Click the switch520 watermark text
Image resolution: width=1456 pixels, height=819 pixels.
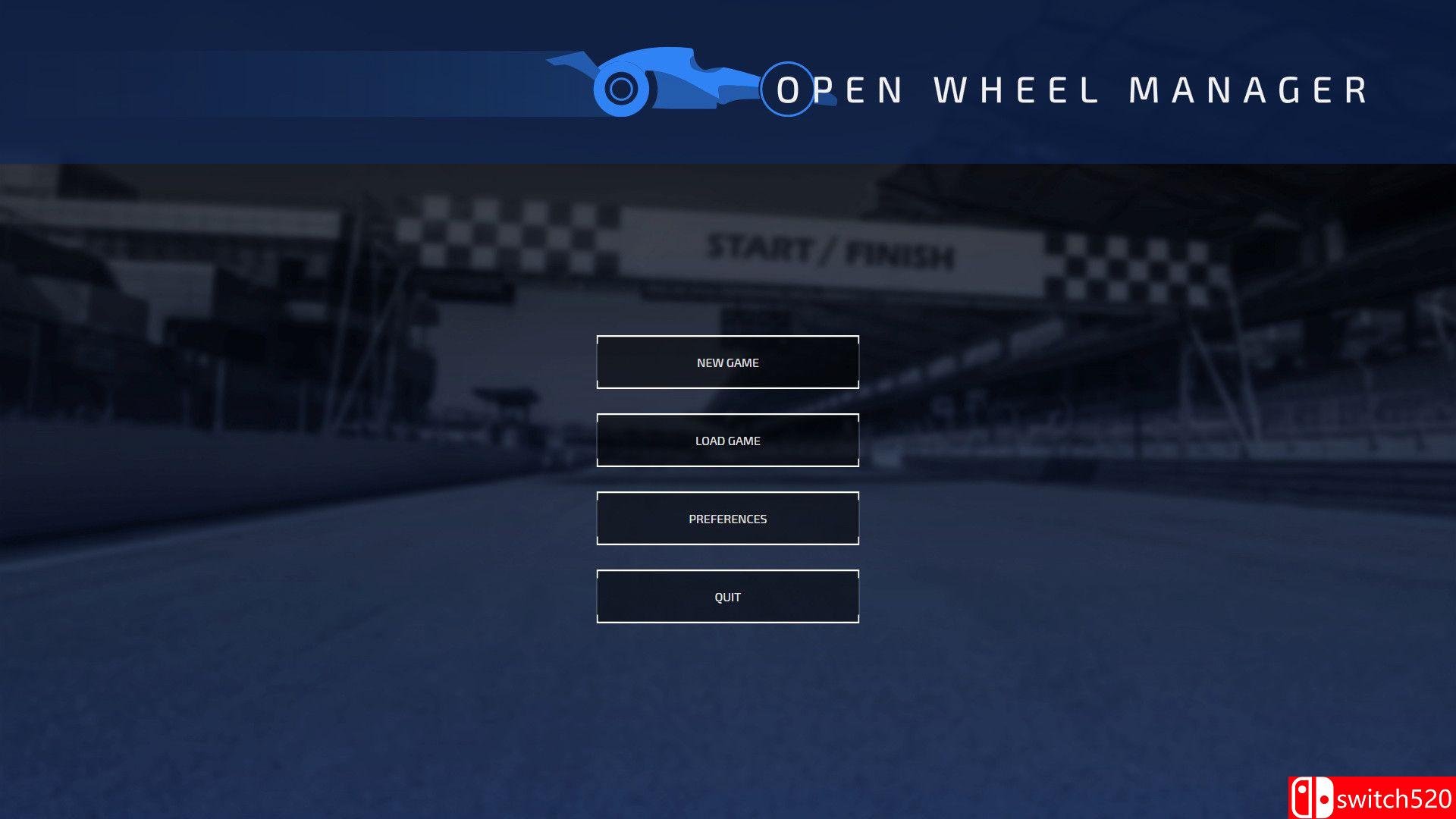(x=1395, y=797)
